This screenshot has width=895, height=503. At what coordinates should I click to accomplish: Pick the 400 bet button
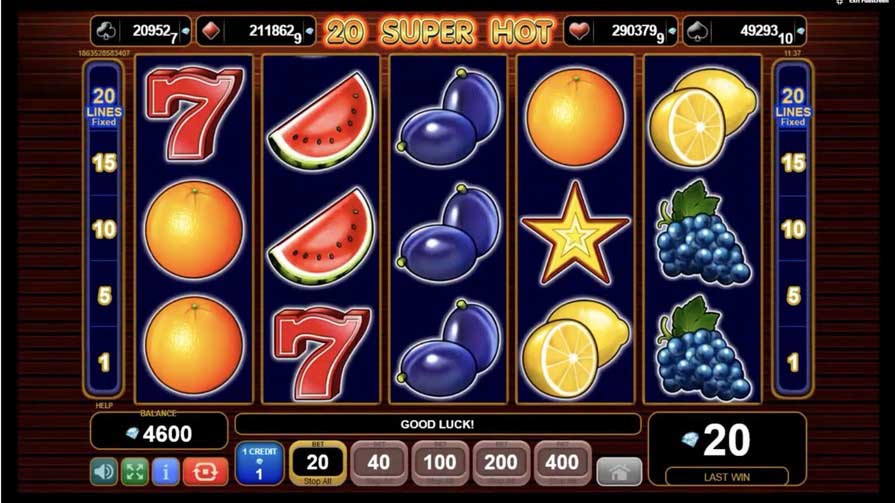[x=563, y=463]
